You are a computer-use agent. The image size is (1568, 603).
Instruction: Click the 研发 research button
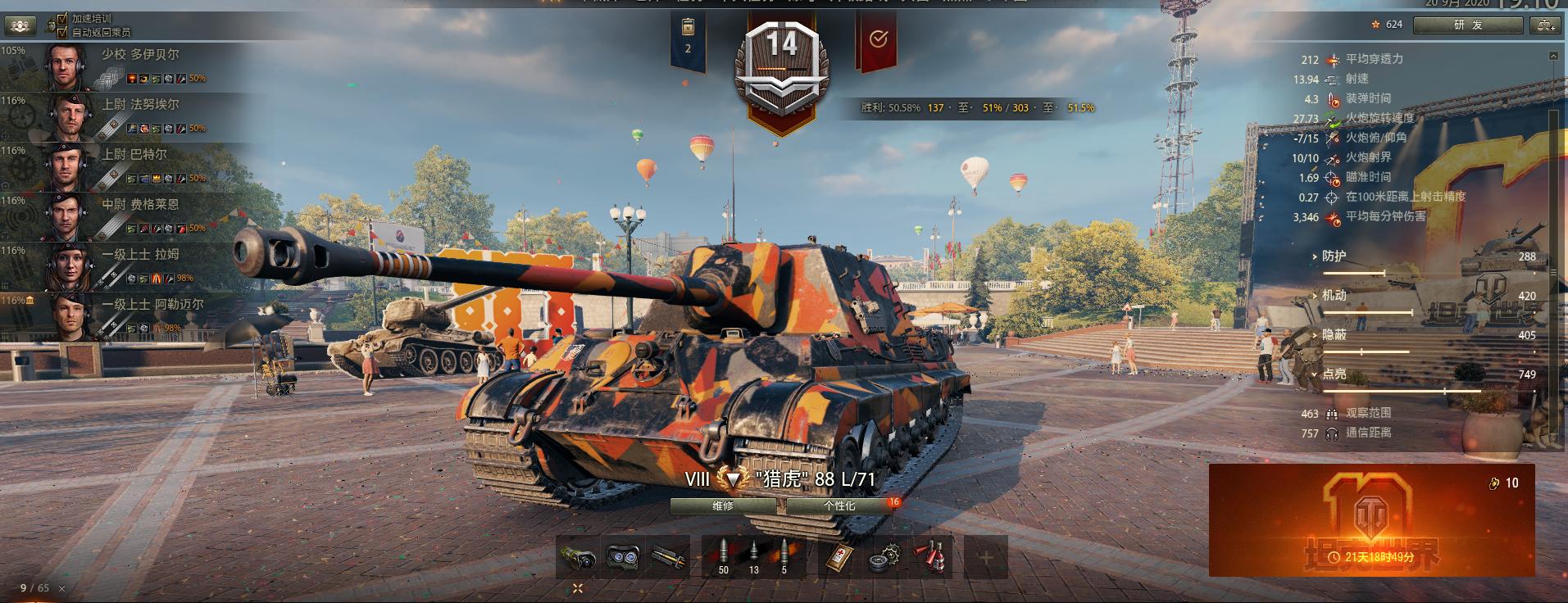pos(1468,25)
